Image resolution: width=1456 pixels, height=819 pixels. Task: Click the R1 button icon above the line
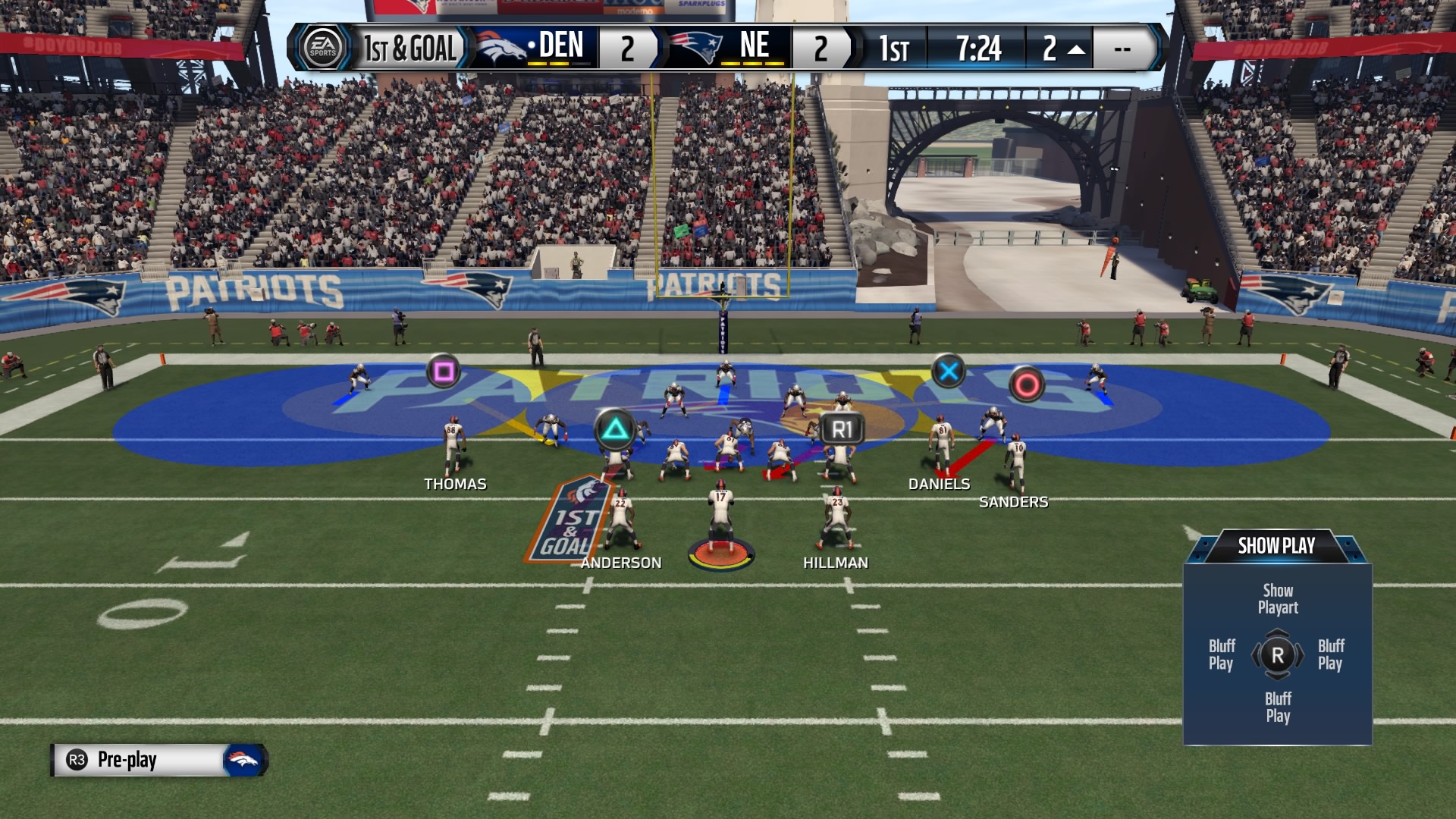point(843,428)
